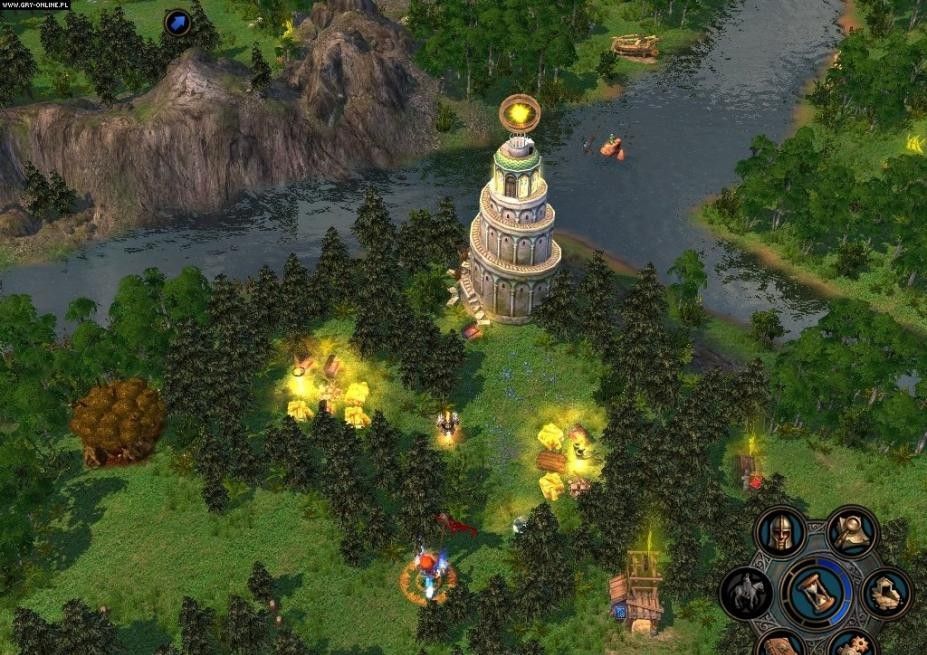Viewport: 927px width, 655px height.
Task: Open the brown book icon
Action: (x=781, y=647)
